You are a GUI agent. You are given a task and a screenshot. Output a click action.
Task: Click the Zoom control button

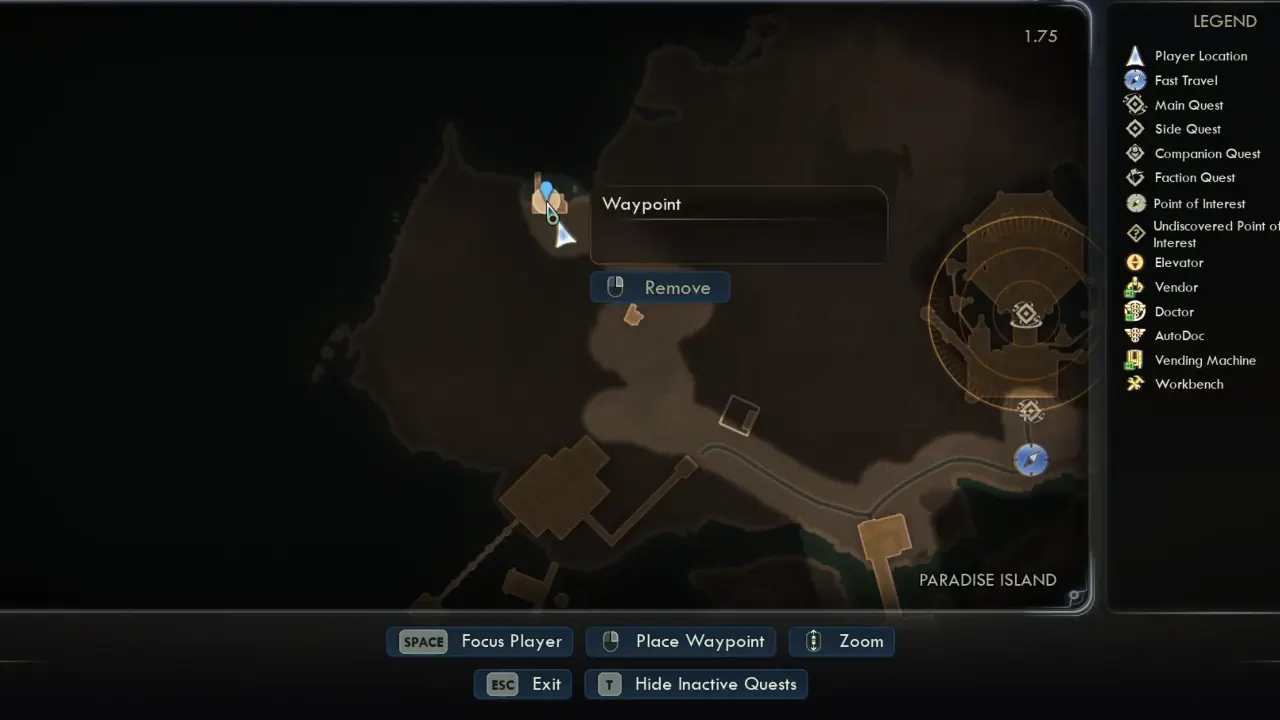click(842, 642)
